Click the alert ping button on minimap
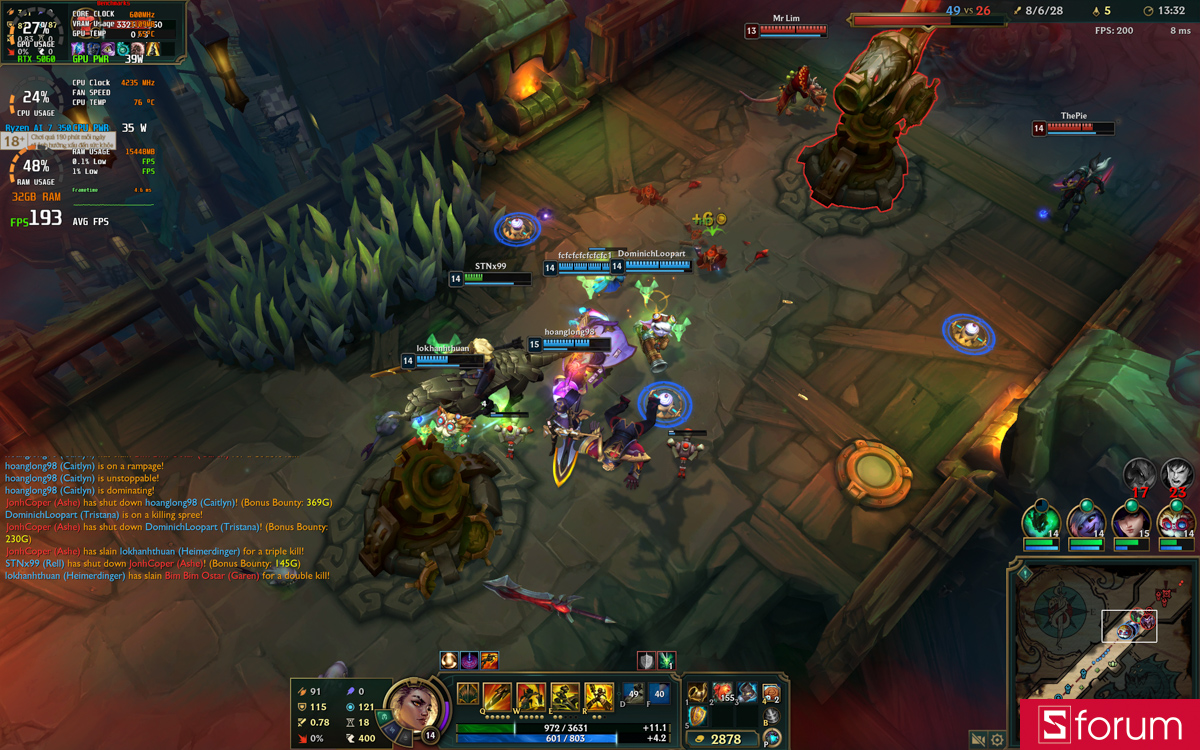This screenshot has height=750, width=1200. click(x=1025, y=574)
